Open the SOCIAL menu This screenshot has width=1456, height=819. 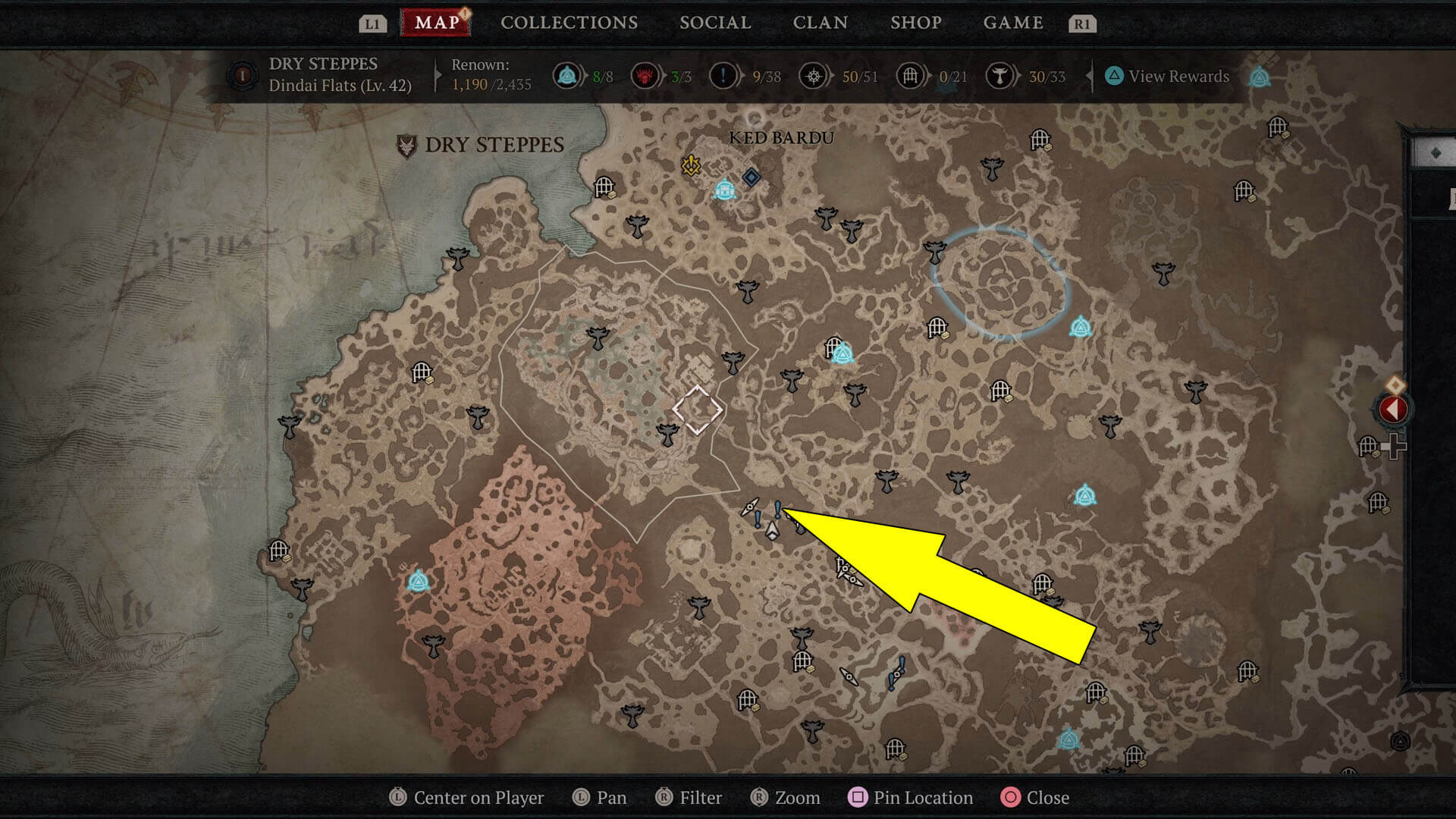pyautogui.click(x=714, y=23)
